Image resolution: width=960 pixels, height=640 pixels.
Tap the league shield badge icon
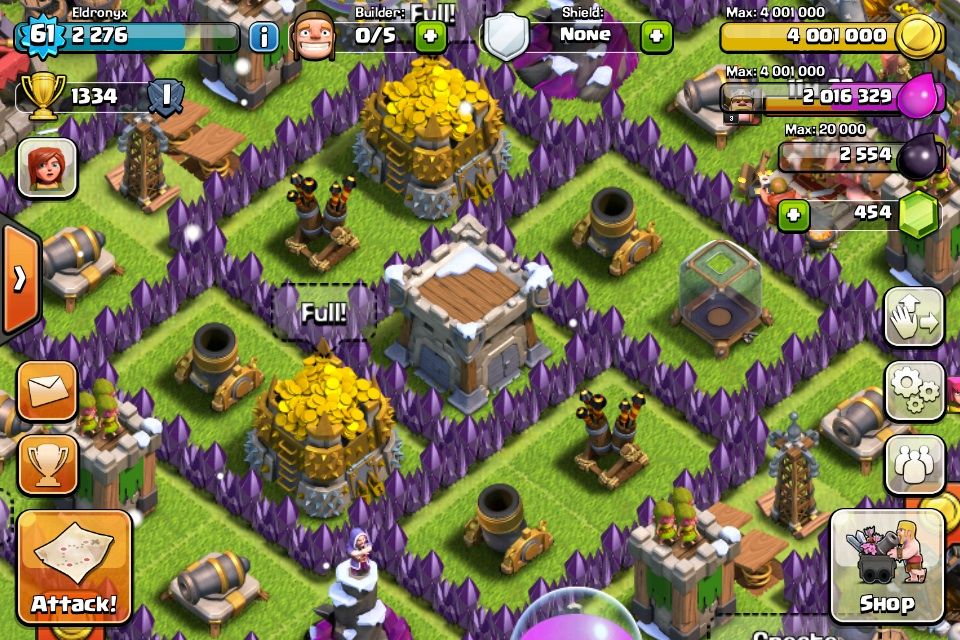(x=164, y=97)
